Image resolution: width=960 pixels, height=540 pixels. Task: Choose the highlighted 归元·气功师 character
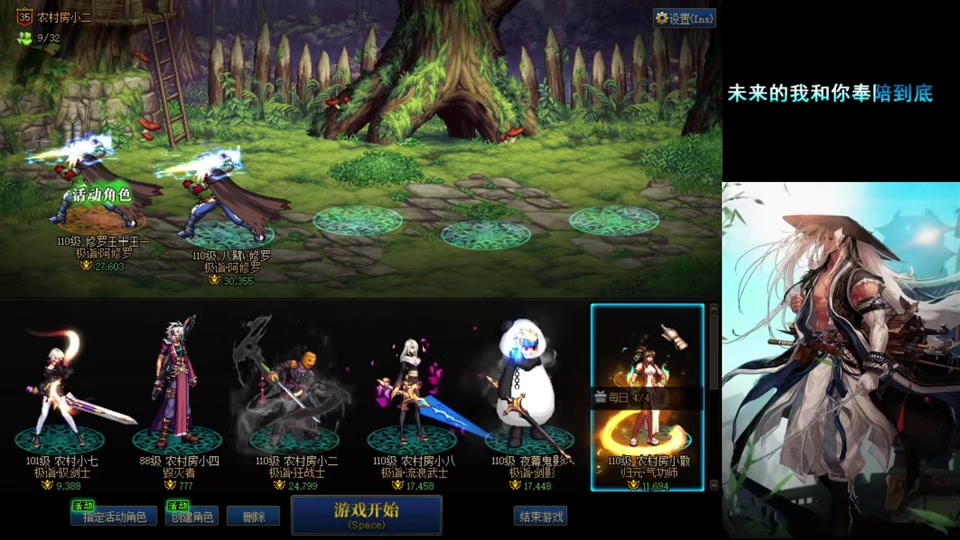(x=647, y=395)
